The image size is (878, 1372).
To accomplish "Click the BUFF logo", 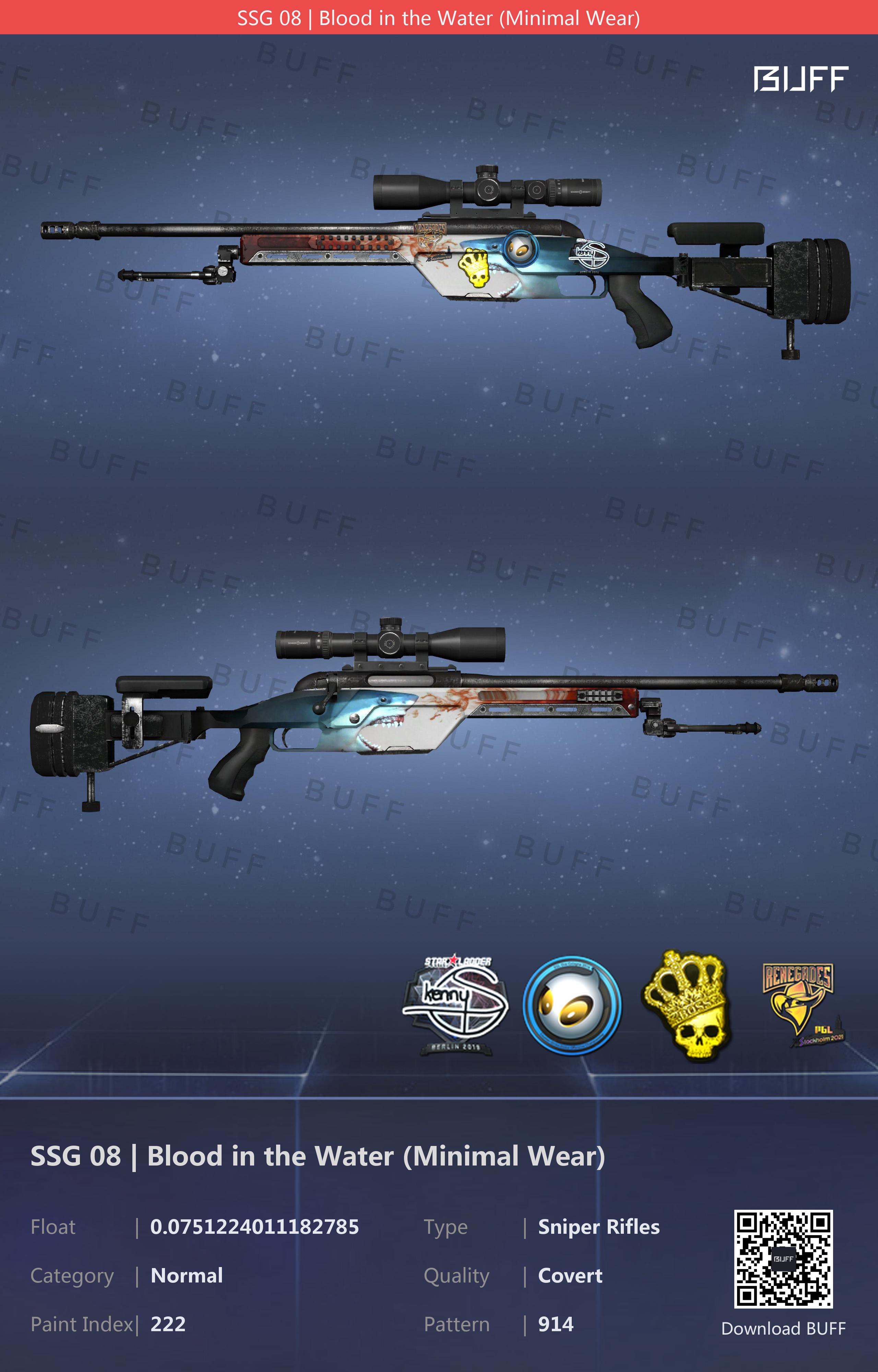I will point(800,79).
